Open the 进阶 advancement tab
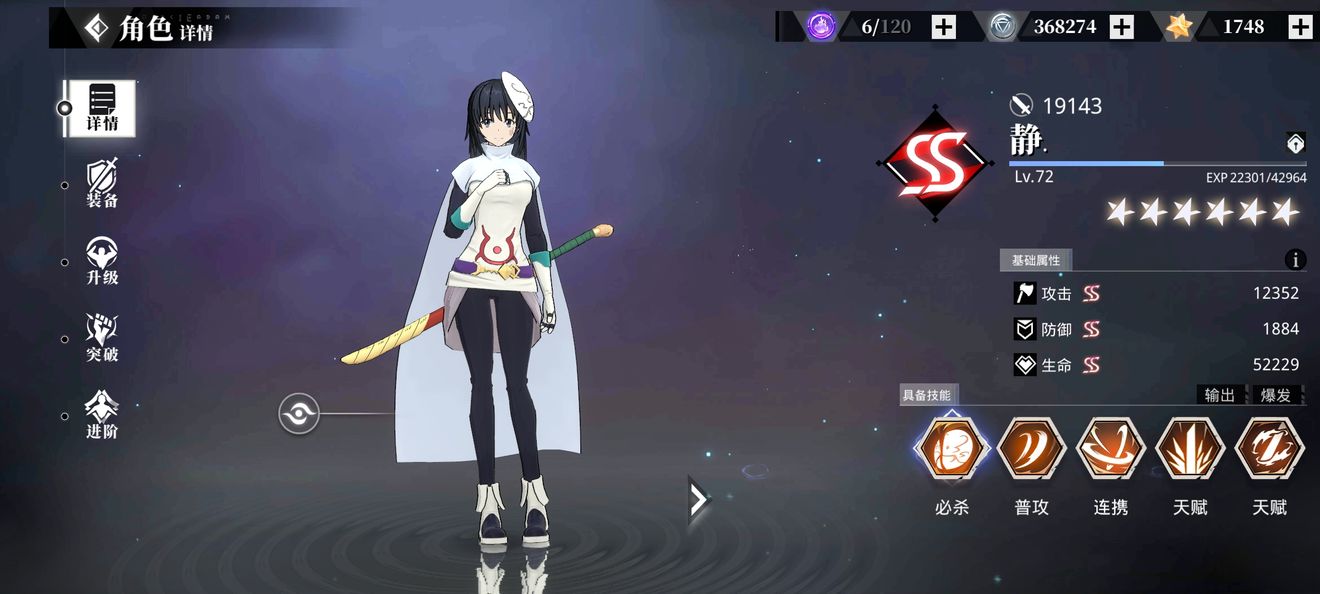Image resolution: width=1320 pixels, height=594 pixels. point(101,415)
